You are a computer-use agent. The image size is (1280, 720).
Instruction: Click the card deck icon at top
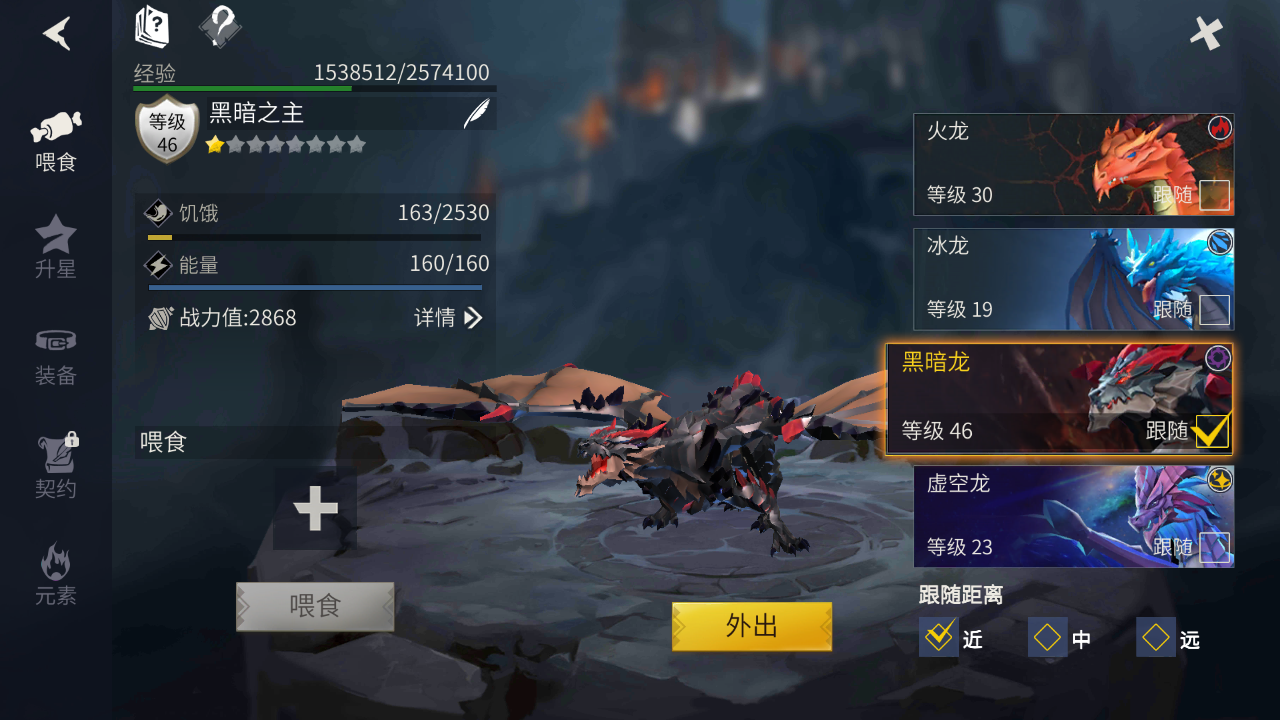point(150,28)
